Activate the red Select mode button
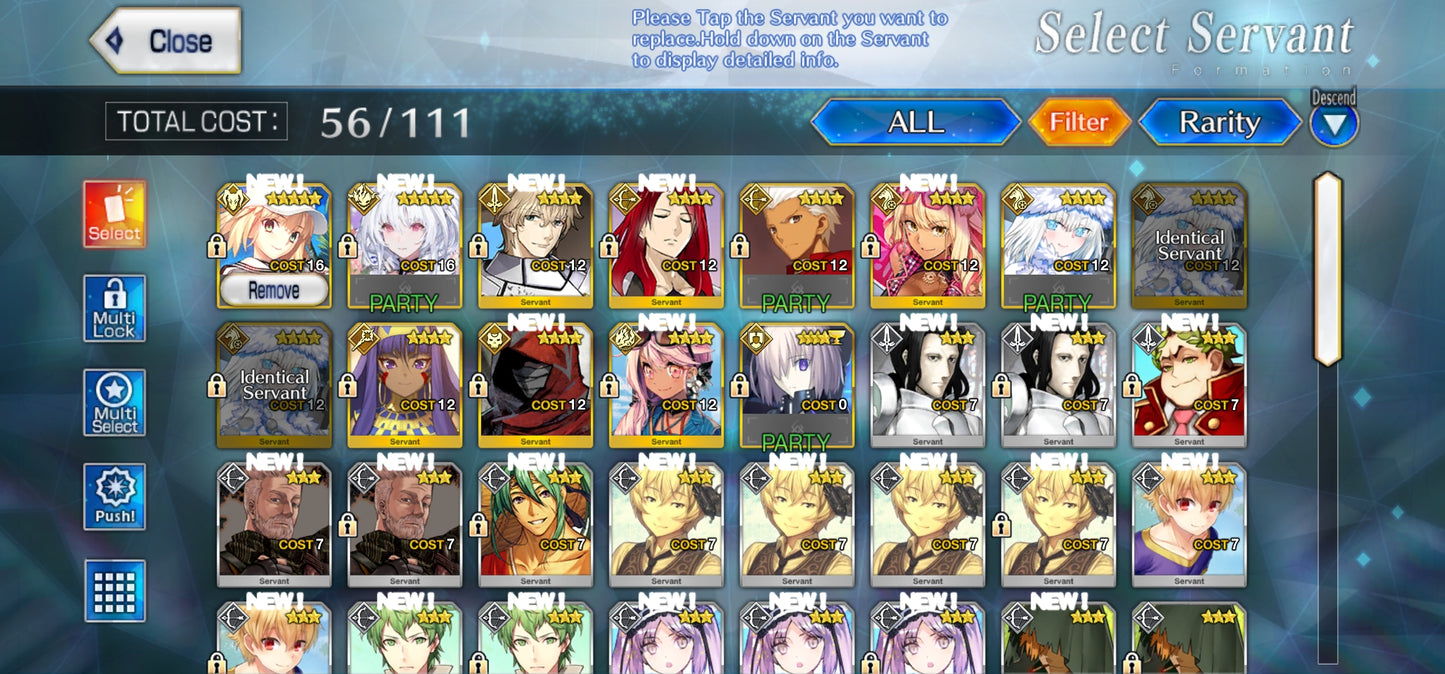This screenshot has height=674, width=1445. [x=114, y=214]
